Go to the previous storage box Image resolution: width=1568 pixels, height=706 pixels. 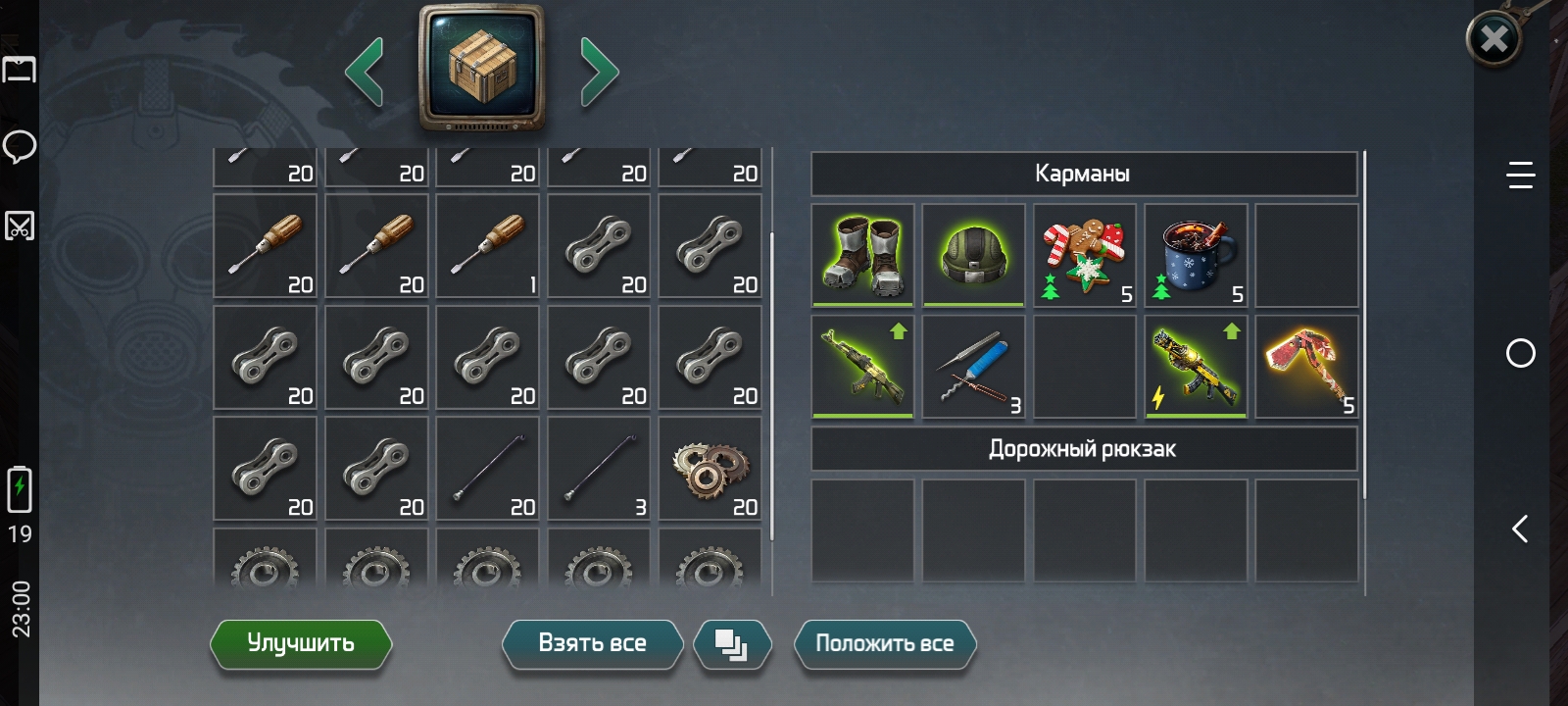pos(365,72)
